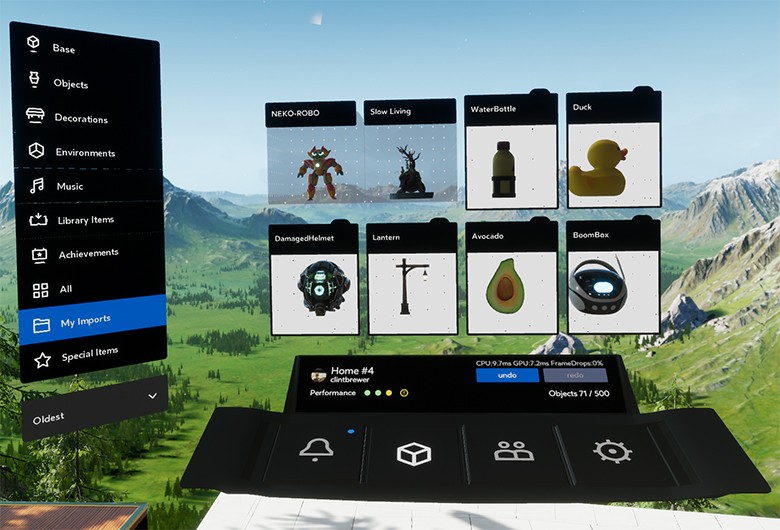Open notifications with the bell icon

pyautogui.click(x=316, y=451)
